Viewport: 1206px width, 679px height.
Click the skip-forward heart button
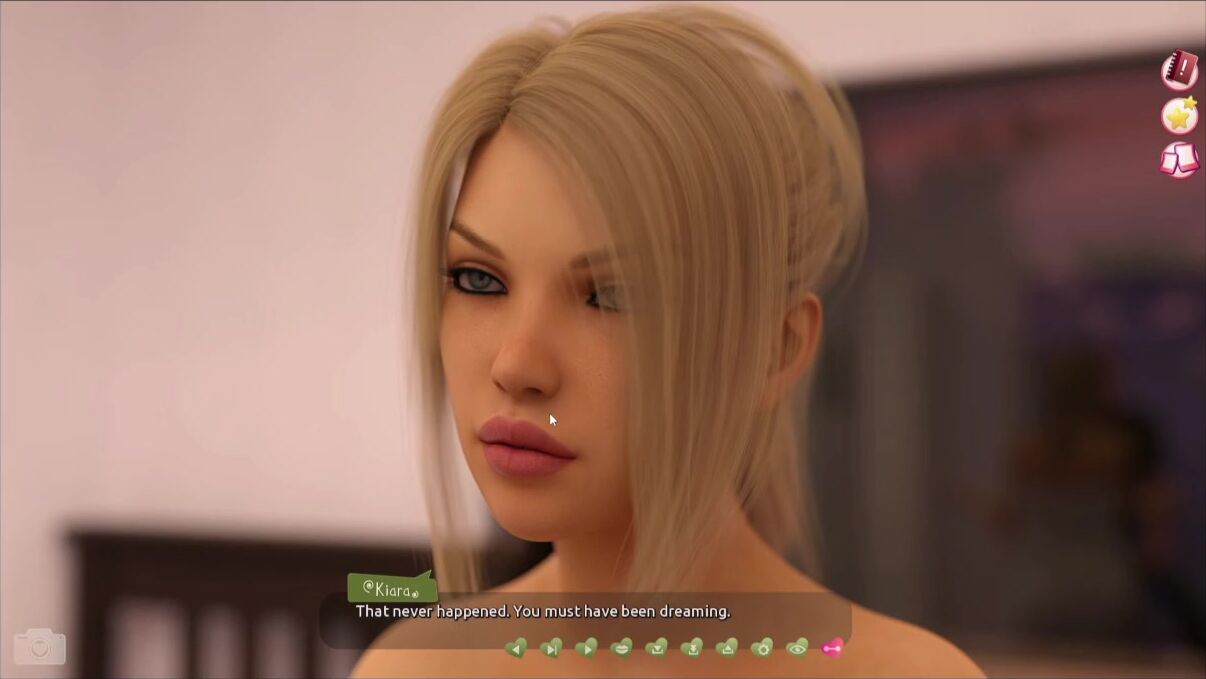click(x=551, y=648)
